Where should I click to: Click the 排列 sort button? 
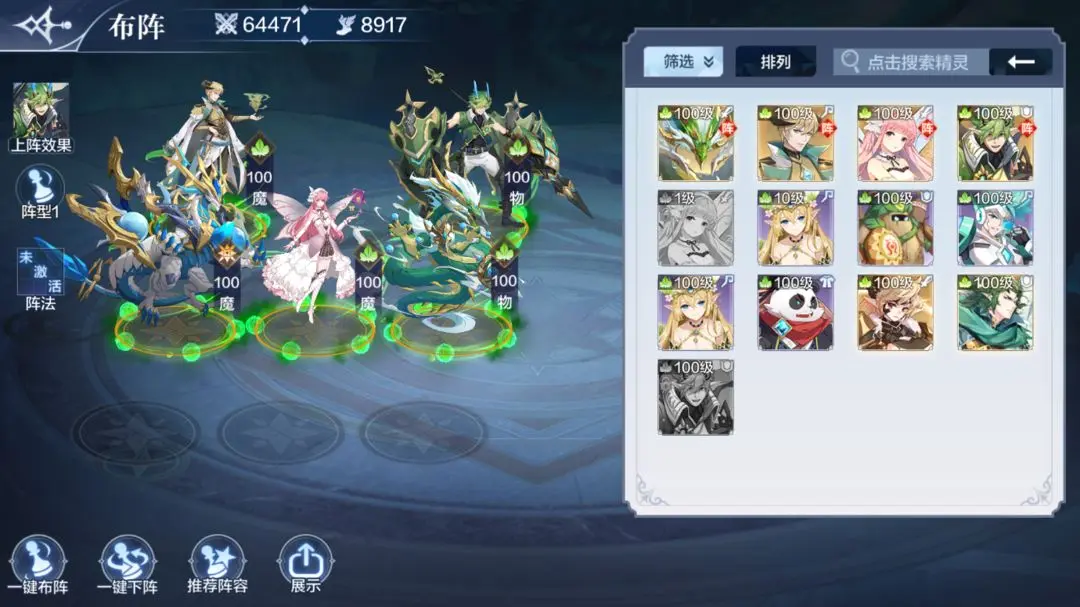(x=775, y=62)
